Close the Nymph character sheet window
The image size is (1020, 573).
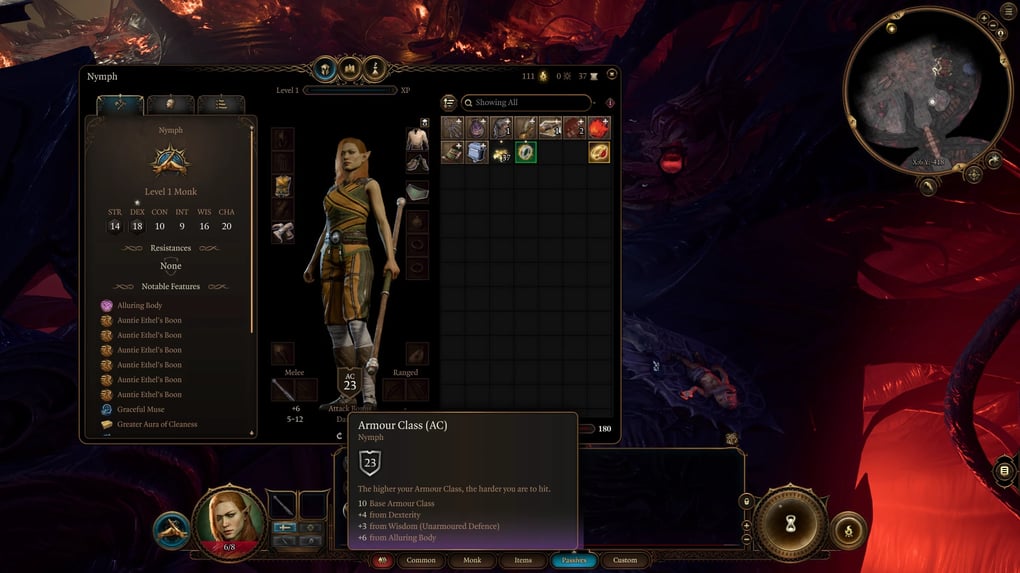[612, 74]
